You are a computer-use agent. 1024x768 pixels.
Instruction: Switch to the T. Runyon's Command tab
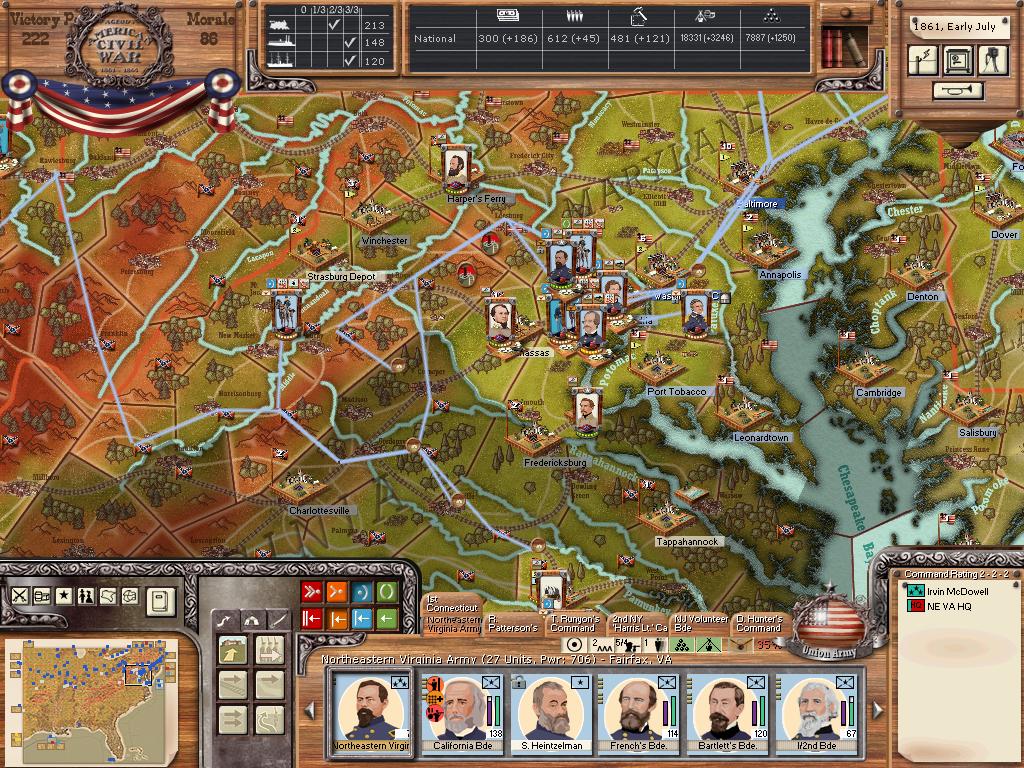(574, 623)
